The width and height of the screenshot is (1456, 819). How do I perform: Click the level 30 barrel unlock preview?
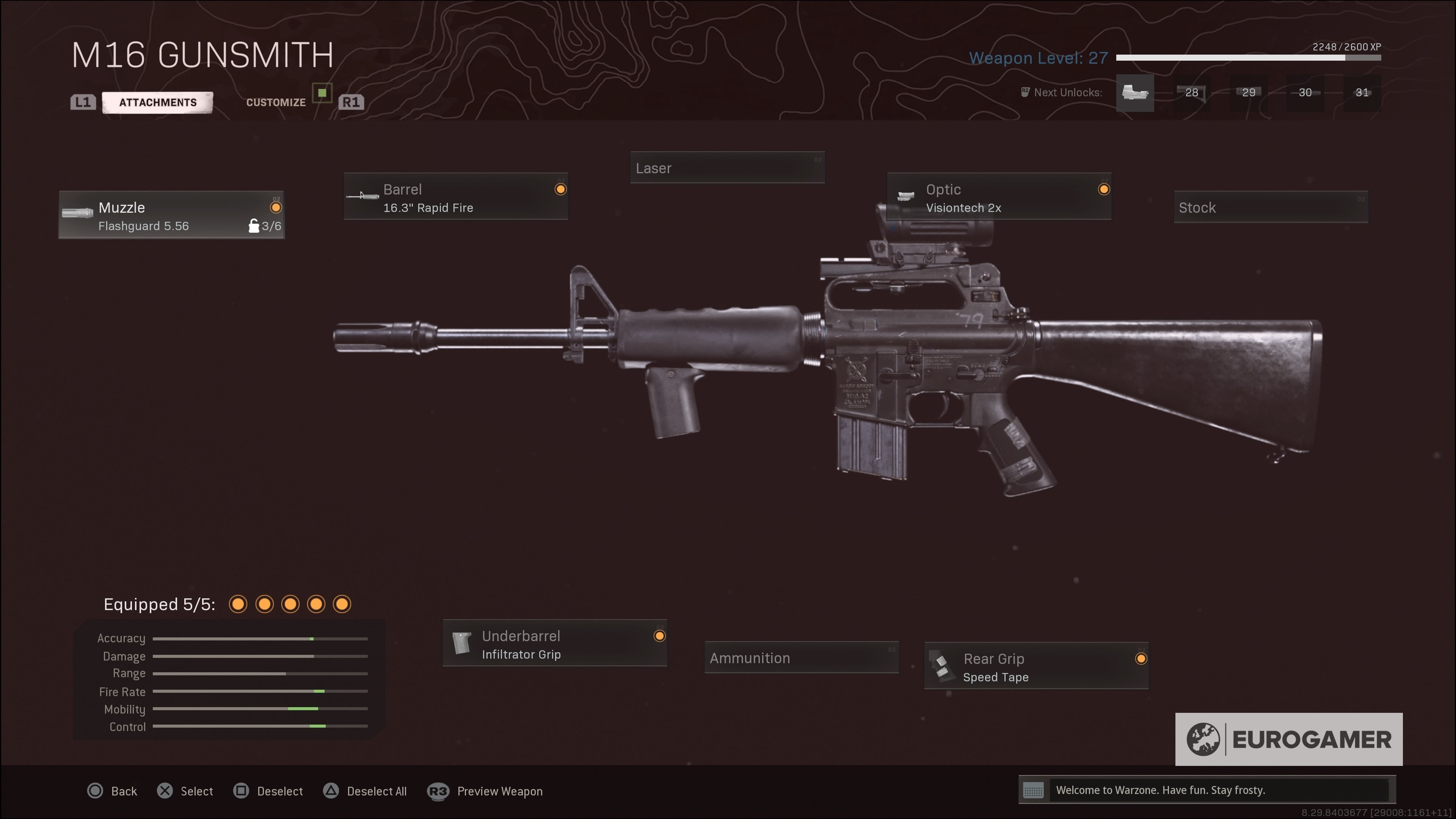(1305, 93)
